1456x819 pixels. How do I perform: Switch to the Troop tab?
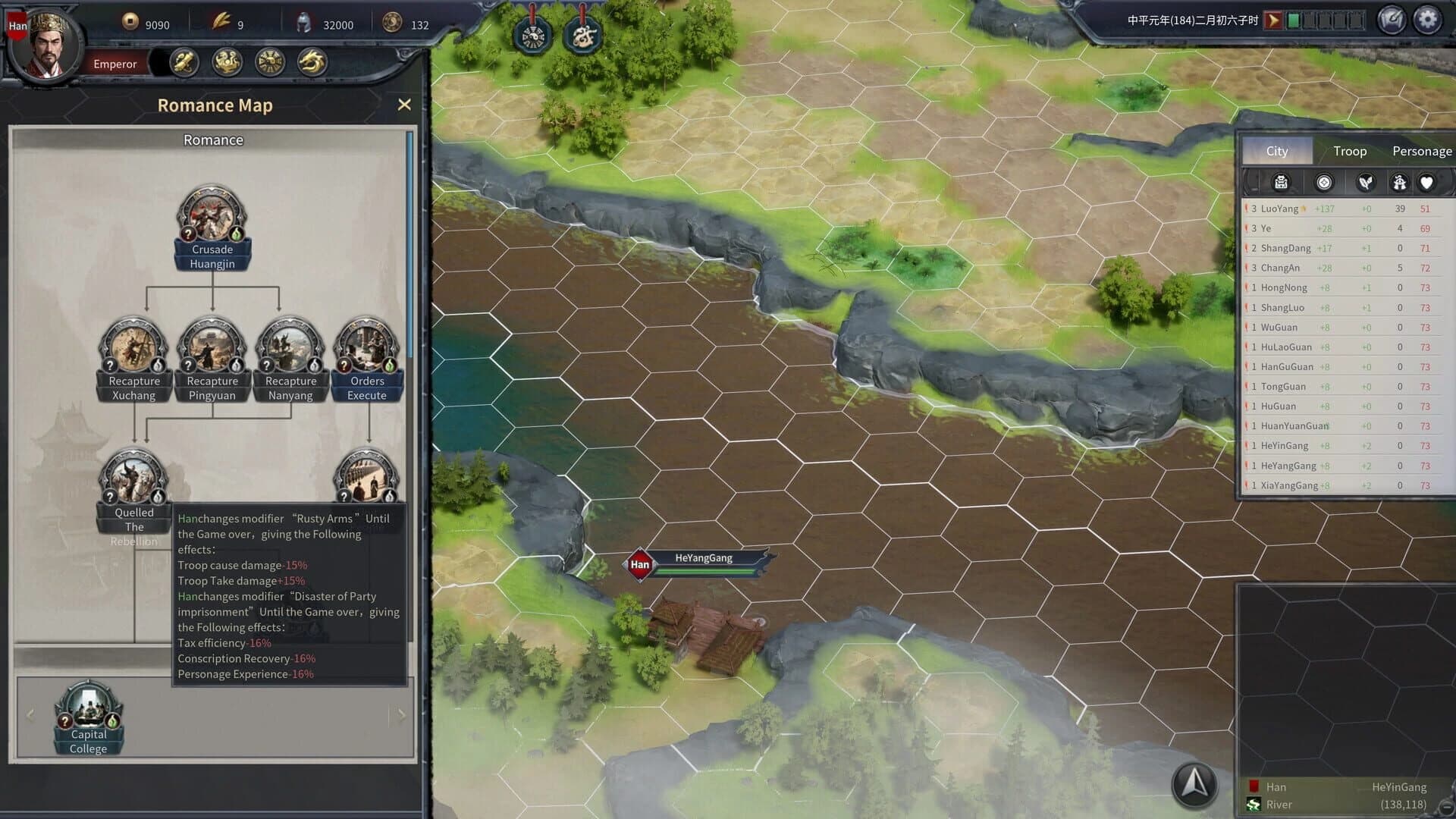coord(1349,151)
